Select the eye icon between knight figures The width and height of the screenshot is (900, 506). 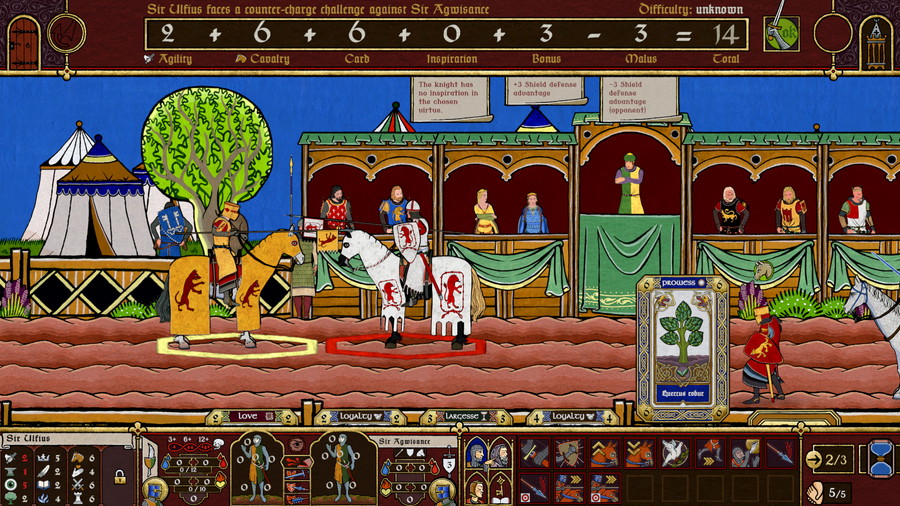coord(298,444)
